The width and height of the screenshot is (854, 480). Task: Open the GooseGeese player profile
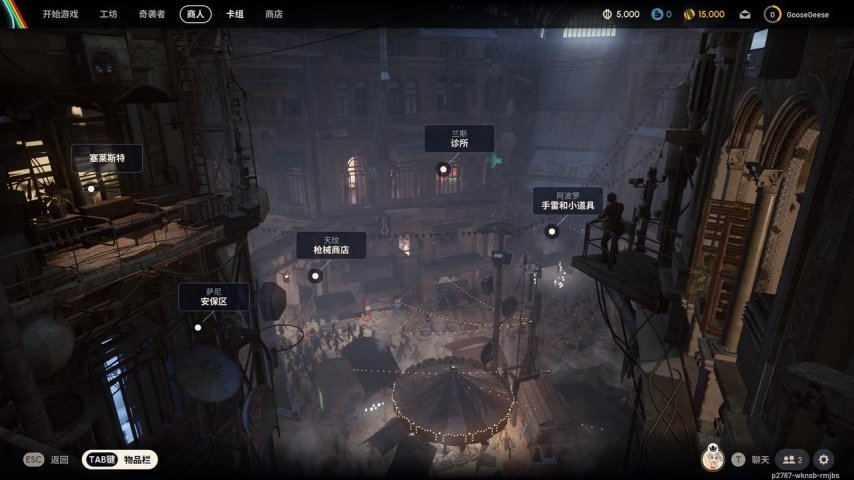tap(798, 15)
